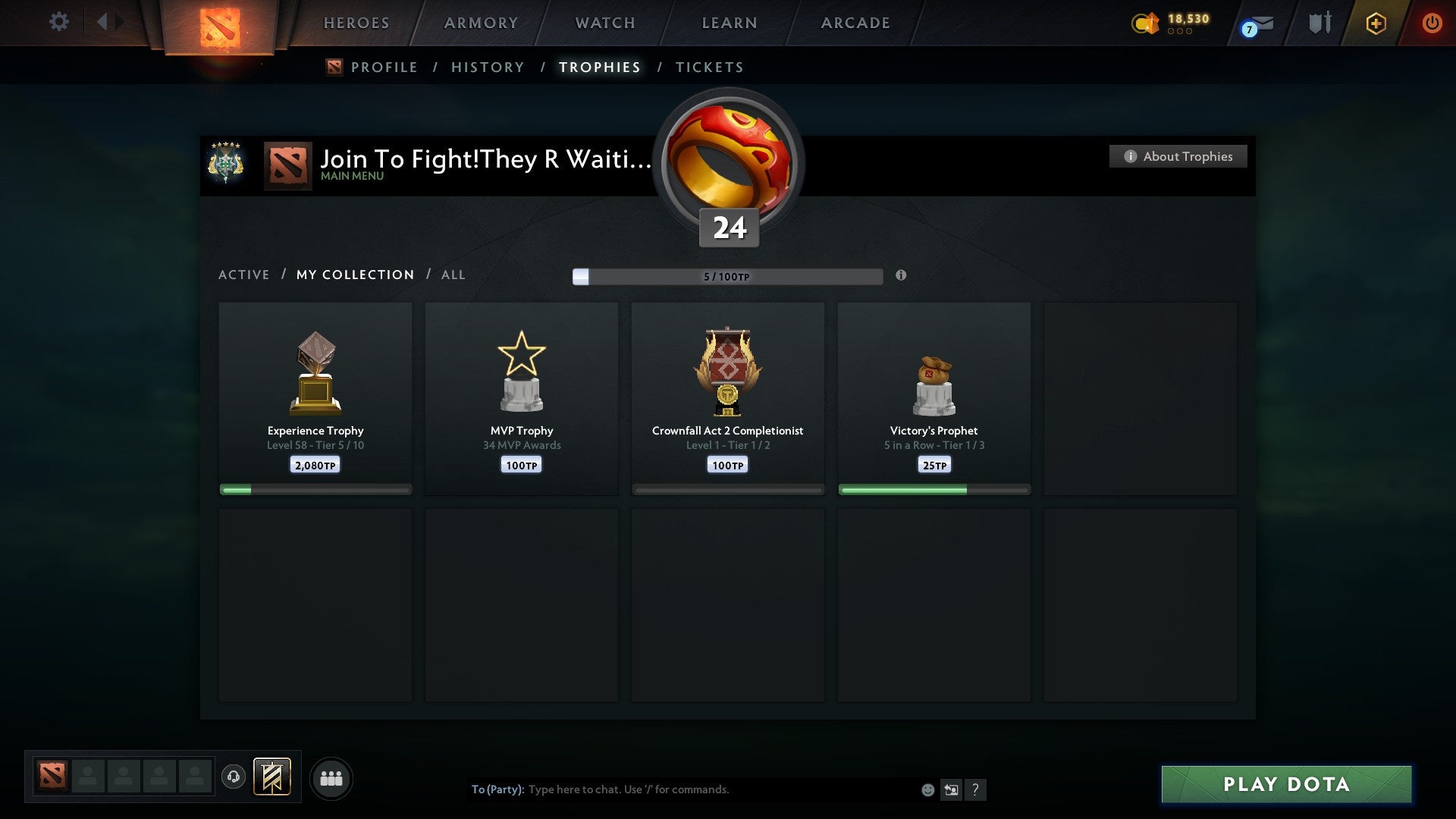The width and height of the screenshot is (1456, 819).
Task: Open the friends list icon at bottom
Action: click(x=331, y=778)
